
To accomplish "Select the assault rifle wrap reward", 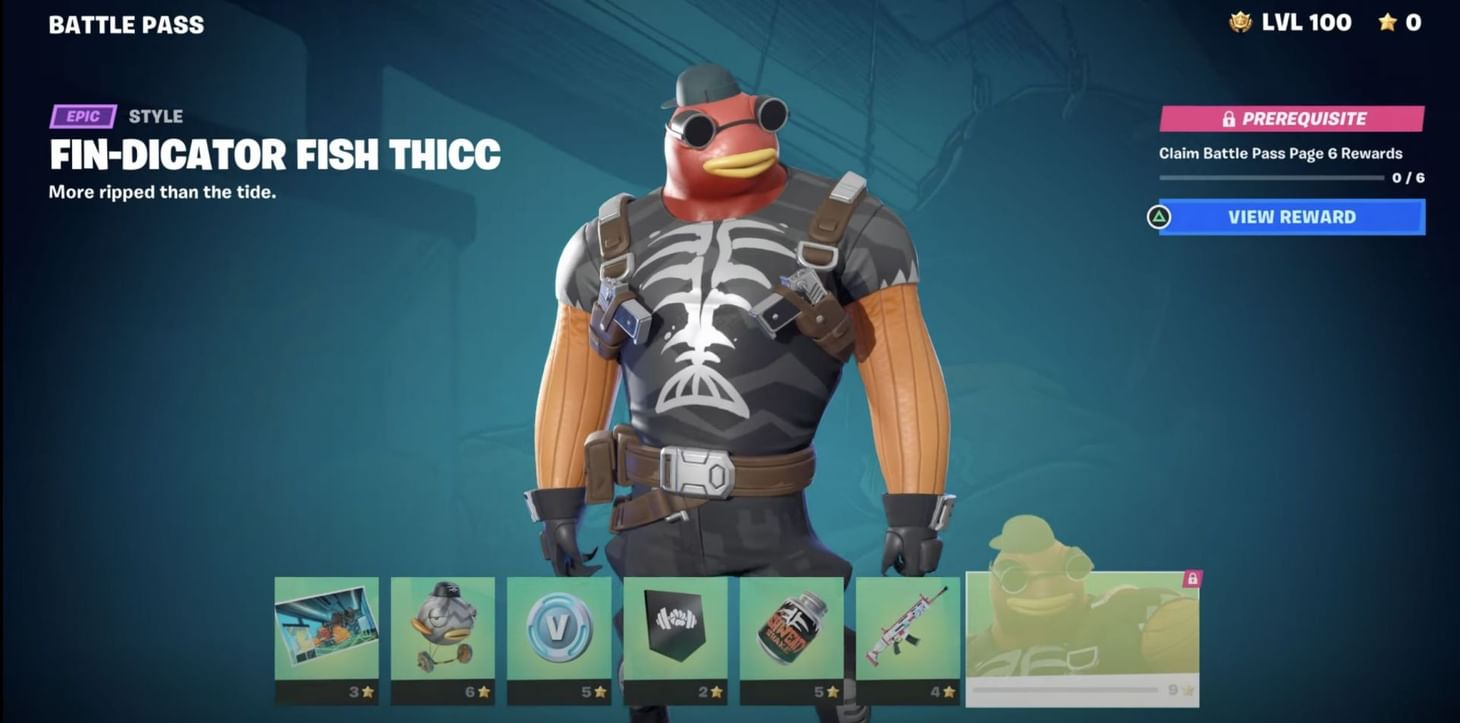I will (906, 630).
